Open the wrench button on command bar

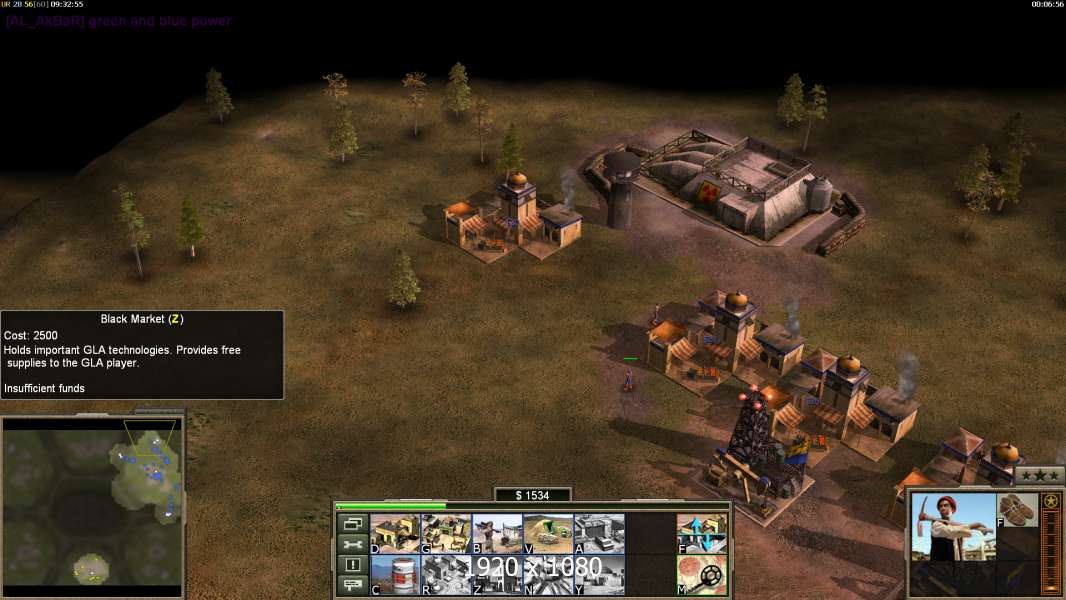[352, 545]
